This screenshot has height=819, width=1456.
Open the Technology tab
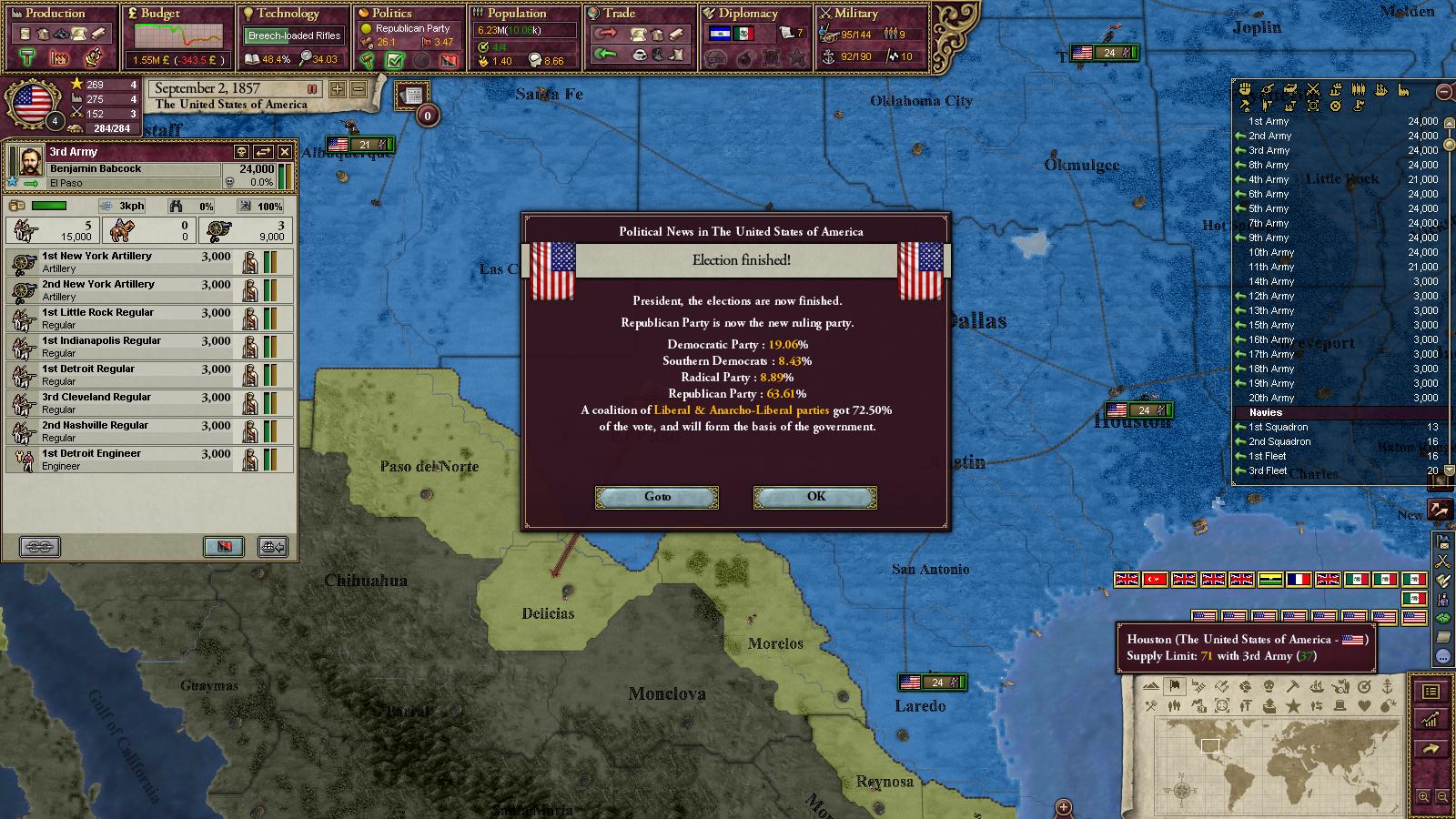pos(287,14)
